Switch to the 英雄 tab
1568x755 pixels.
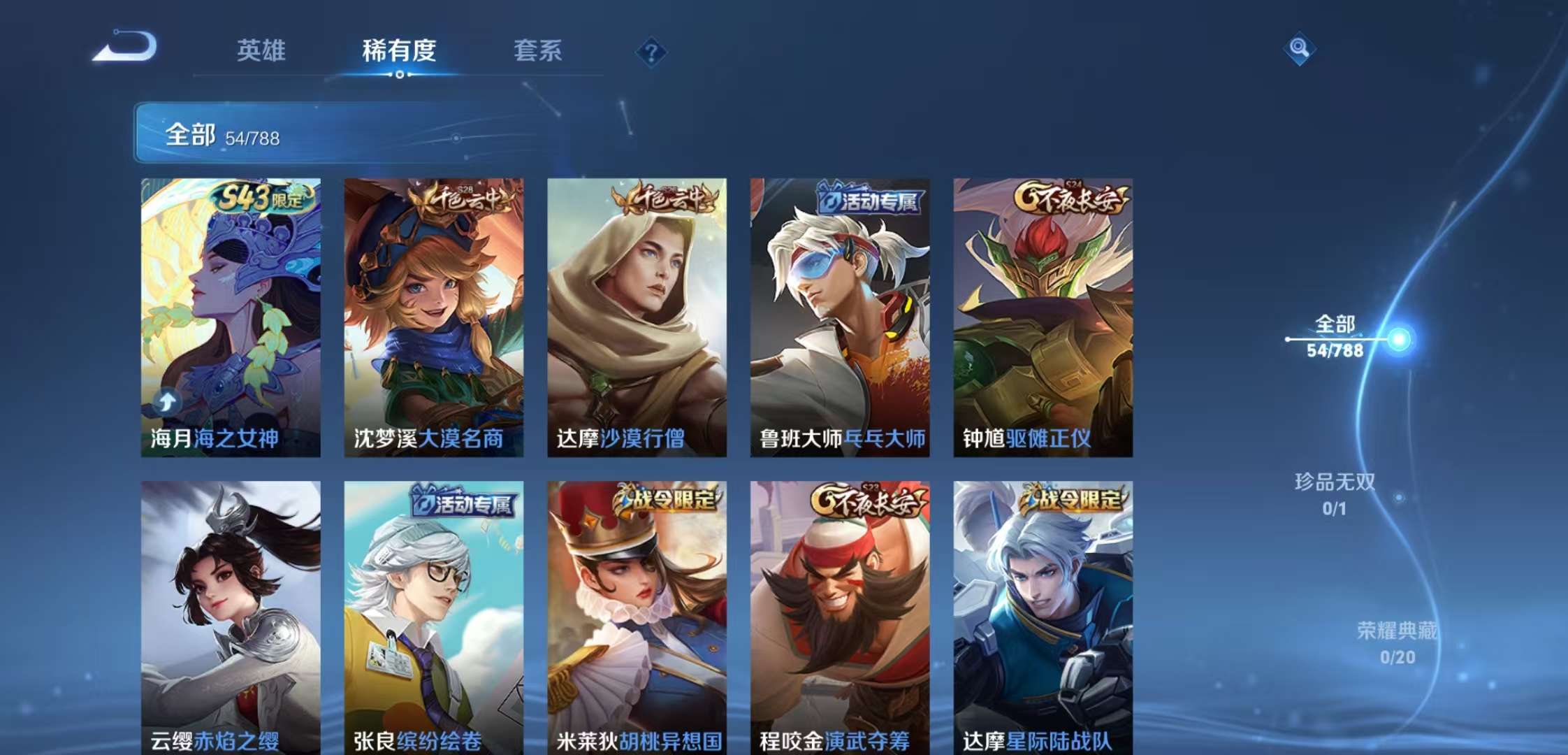pos(261,50)
